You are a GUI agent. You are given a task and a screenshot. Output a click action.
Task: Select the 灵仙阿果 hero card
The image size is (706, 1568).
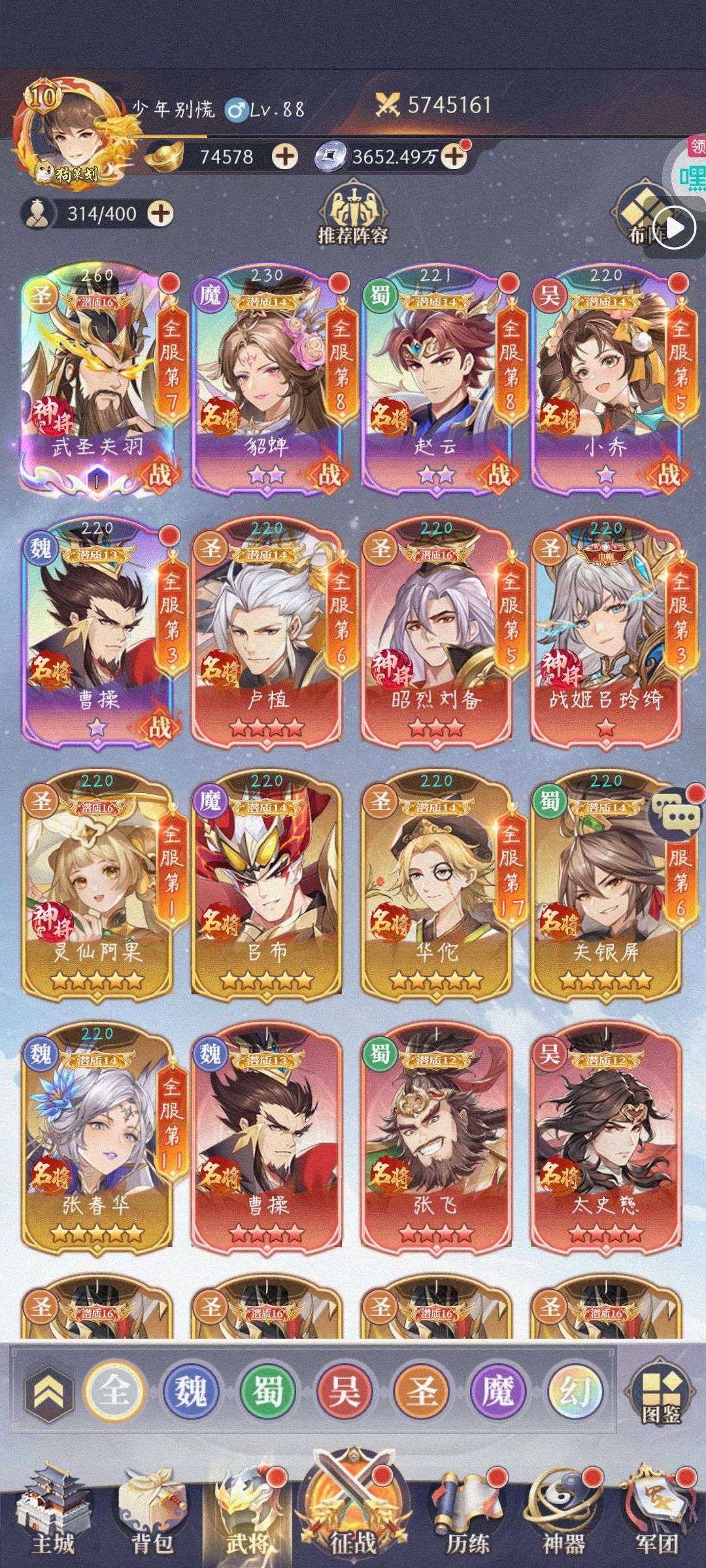[x=97, y=885]
